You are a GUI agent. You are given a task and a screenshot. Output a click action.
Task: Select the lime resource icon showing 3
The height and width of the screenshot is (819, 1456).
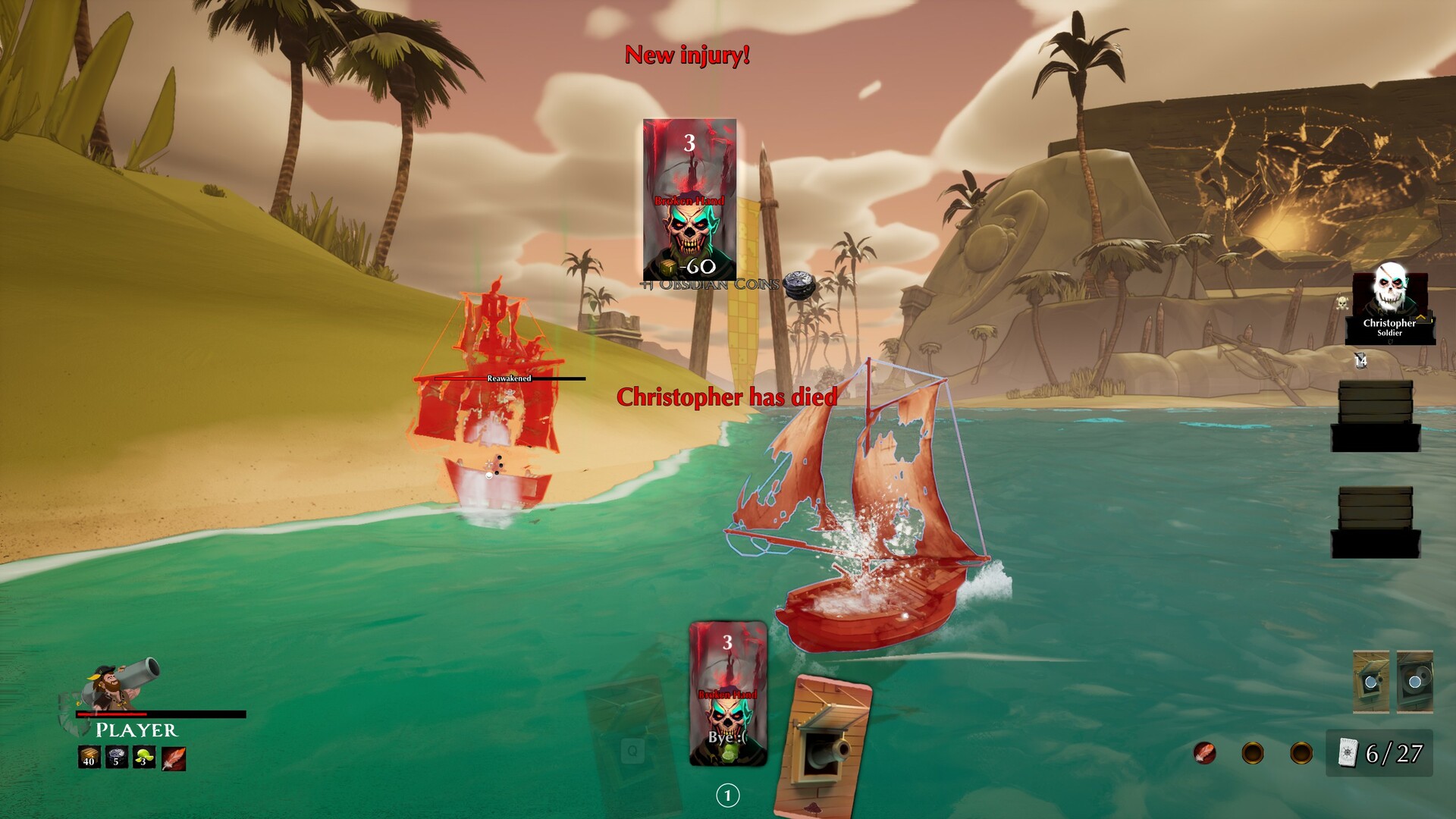[x=144, y=758]
